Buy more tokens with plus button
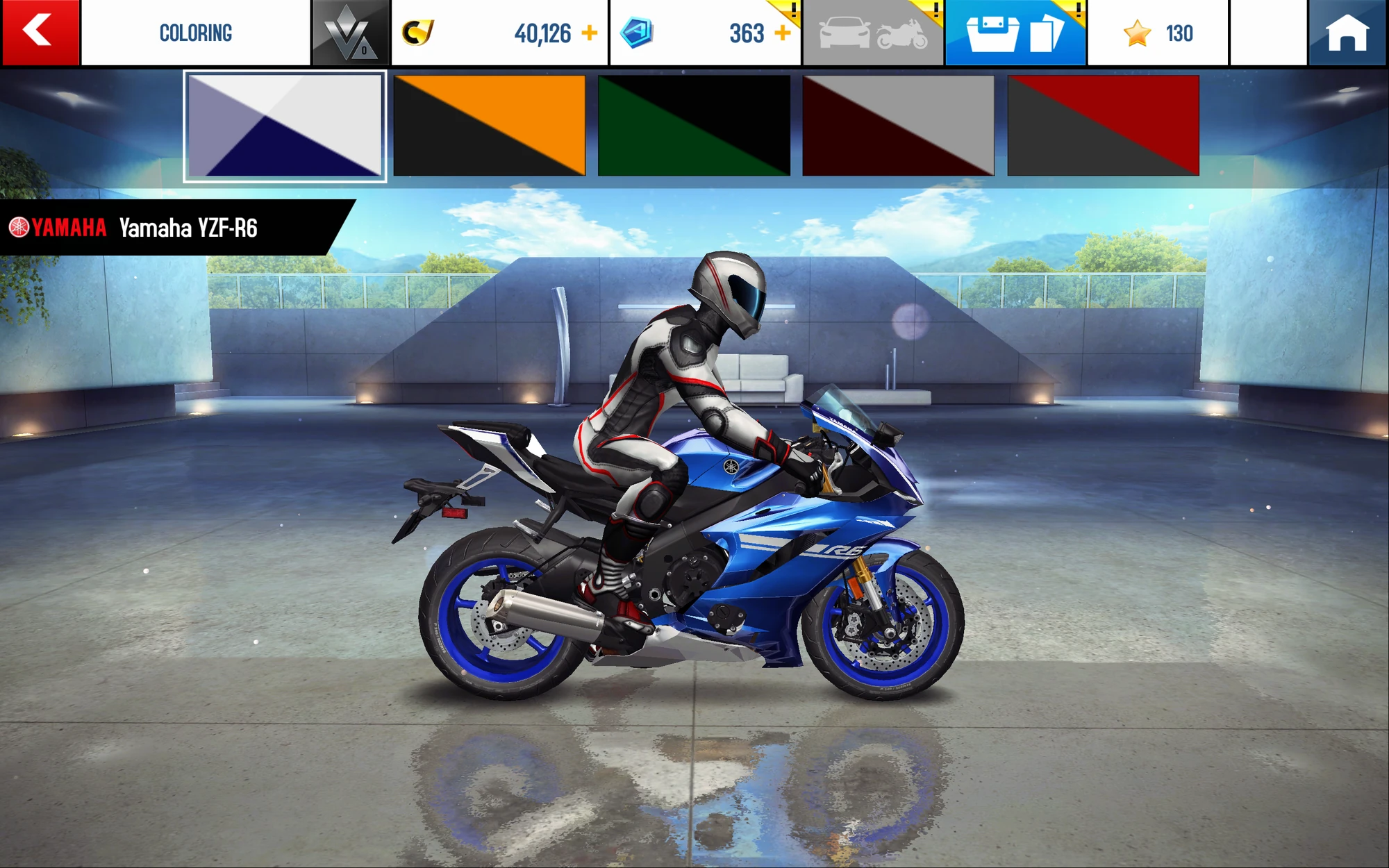This screenshot has height=868, width=1389. tap(783, 31)
